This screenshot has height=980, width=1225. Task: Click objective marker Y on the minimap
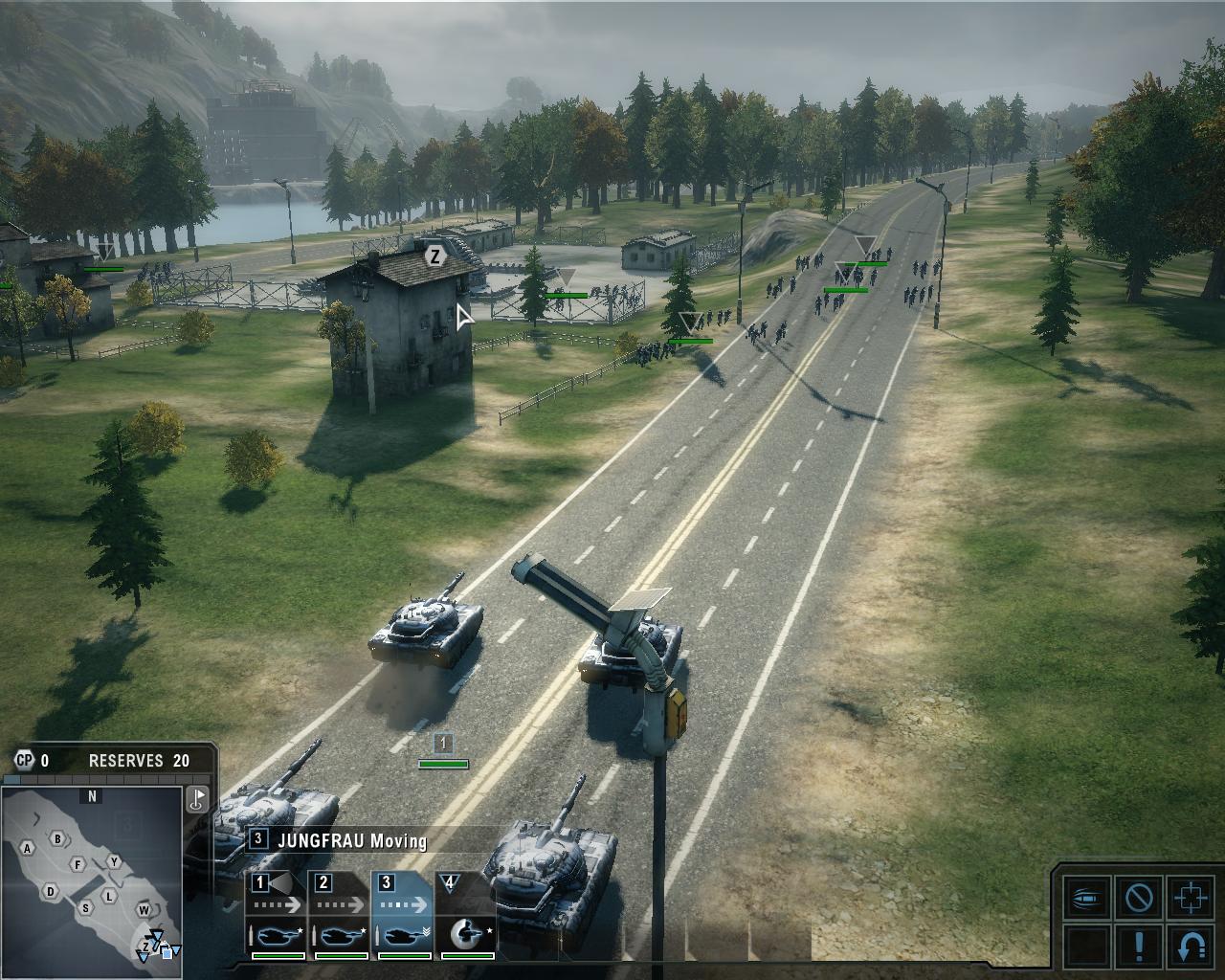tap(114, 861)
